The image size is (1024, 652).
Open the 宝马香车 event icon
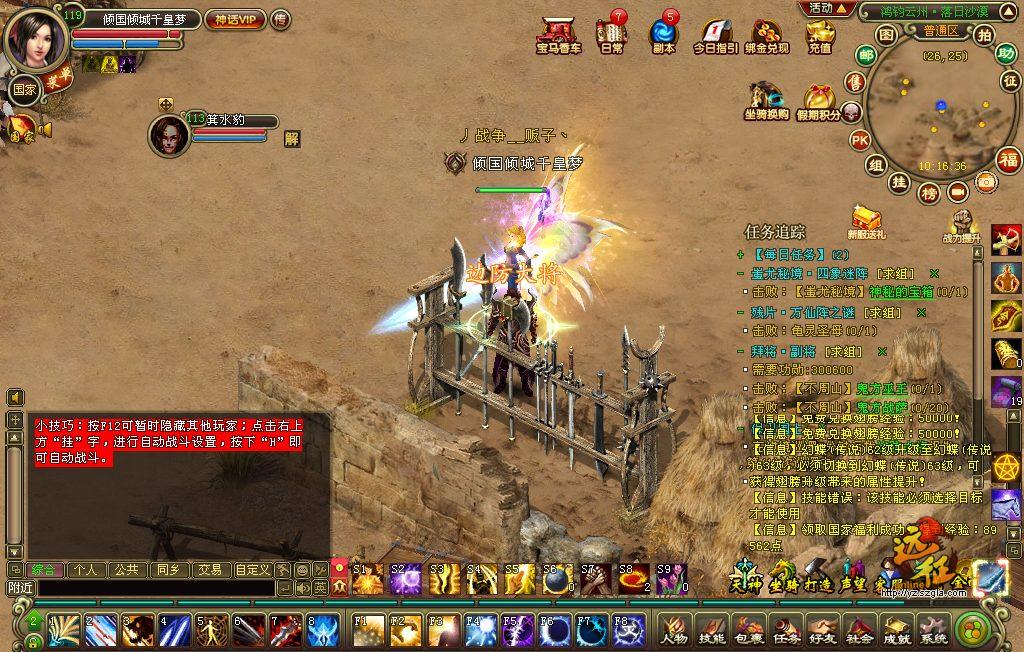point(558,34)
